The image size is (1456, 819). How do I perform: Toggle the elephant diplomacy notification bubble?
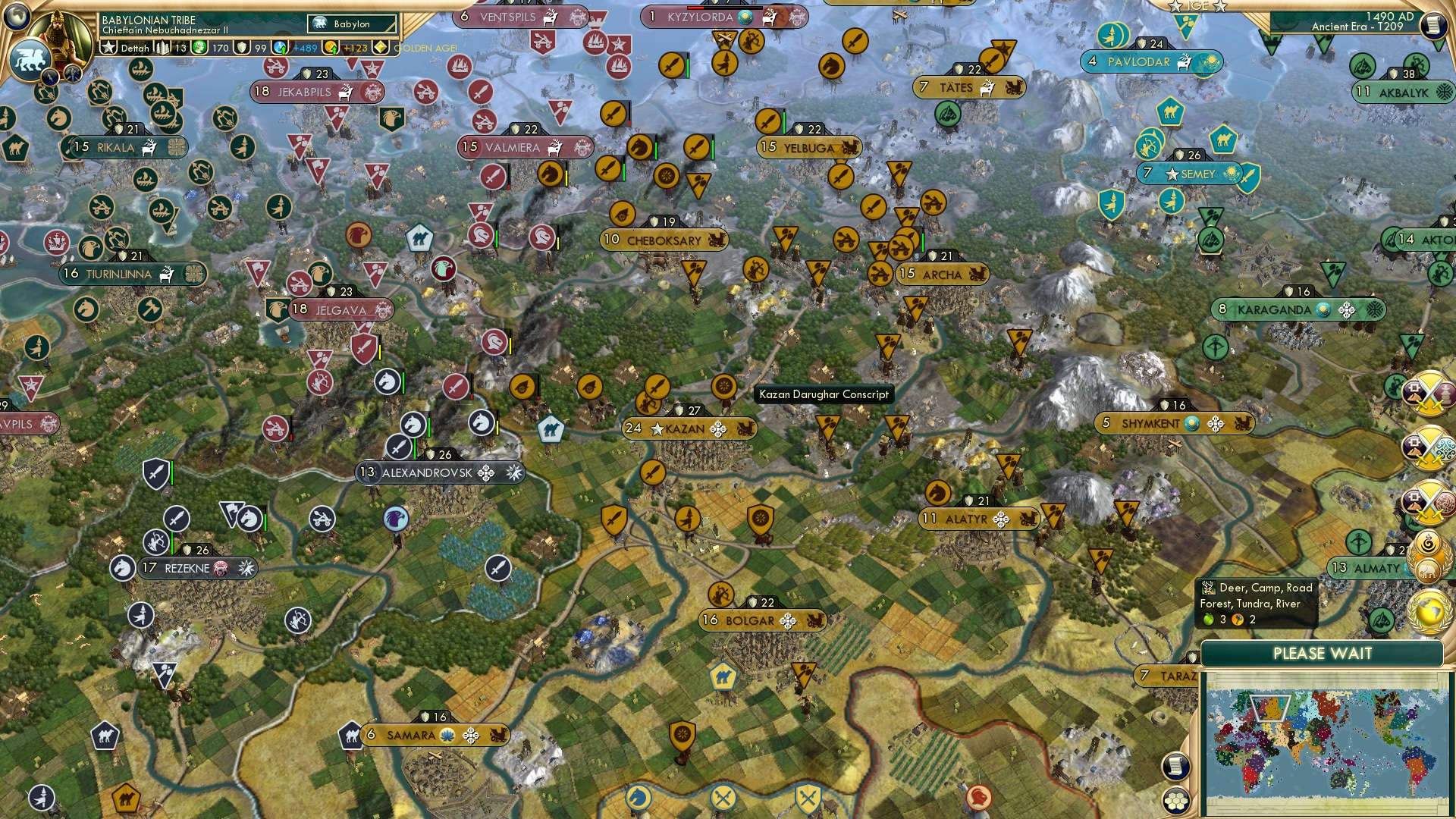1429,569
